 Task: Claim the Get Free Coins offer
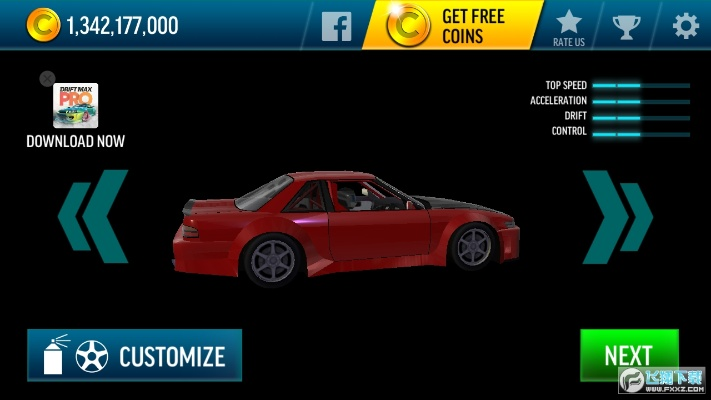point(454,25)
